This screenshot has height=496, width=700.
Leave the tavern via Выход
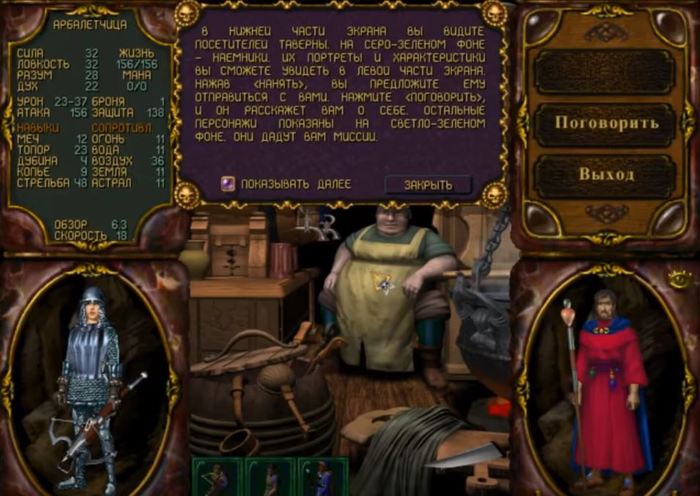coord(606,174)
